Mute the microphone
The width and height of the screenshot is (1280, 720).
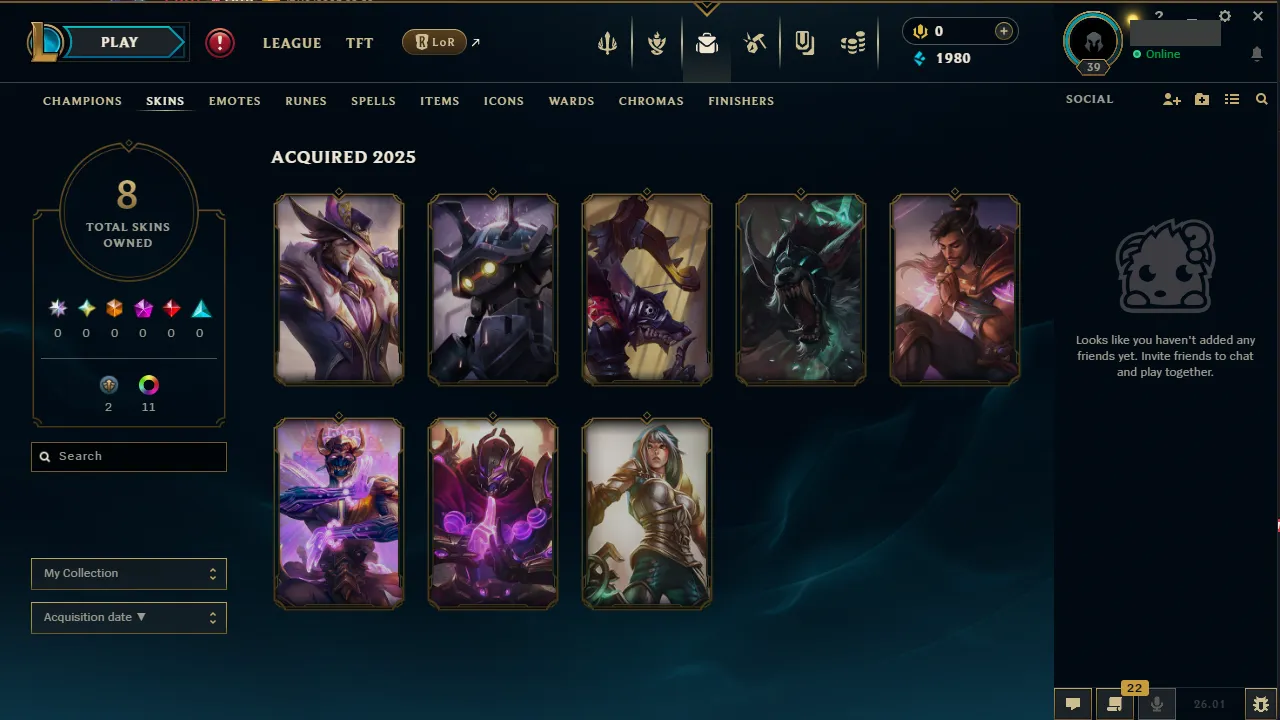tap(1156, 704)
